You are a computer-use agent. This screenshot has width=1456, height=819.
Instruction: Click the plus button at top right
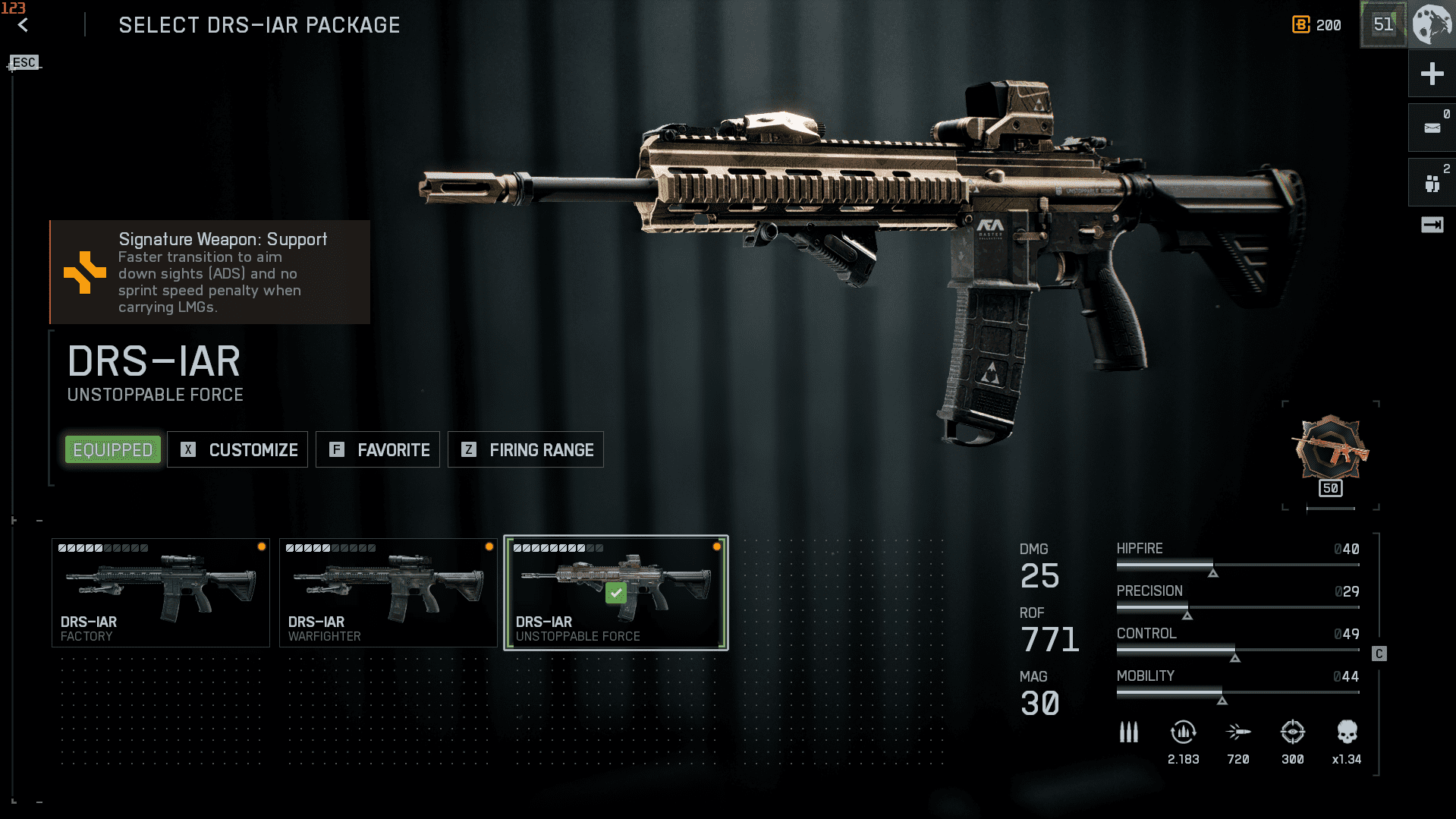point(1432,74)
